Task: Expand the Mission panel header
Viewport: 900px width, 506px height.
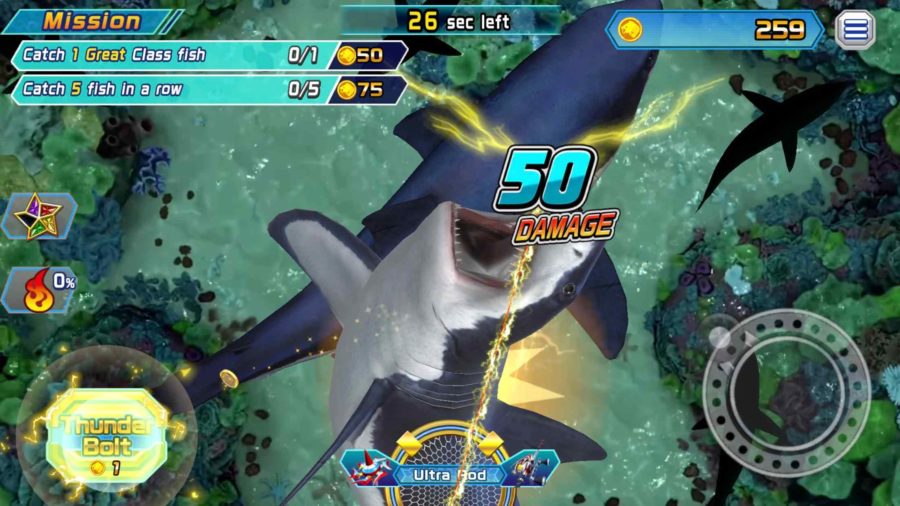Action: point(93,20)
